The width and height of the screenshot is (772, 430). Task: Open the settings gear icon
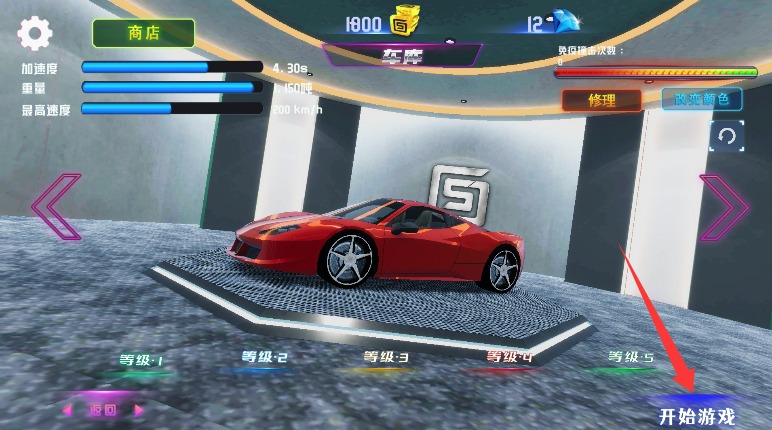click(x=35, y=34)
